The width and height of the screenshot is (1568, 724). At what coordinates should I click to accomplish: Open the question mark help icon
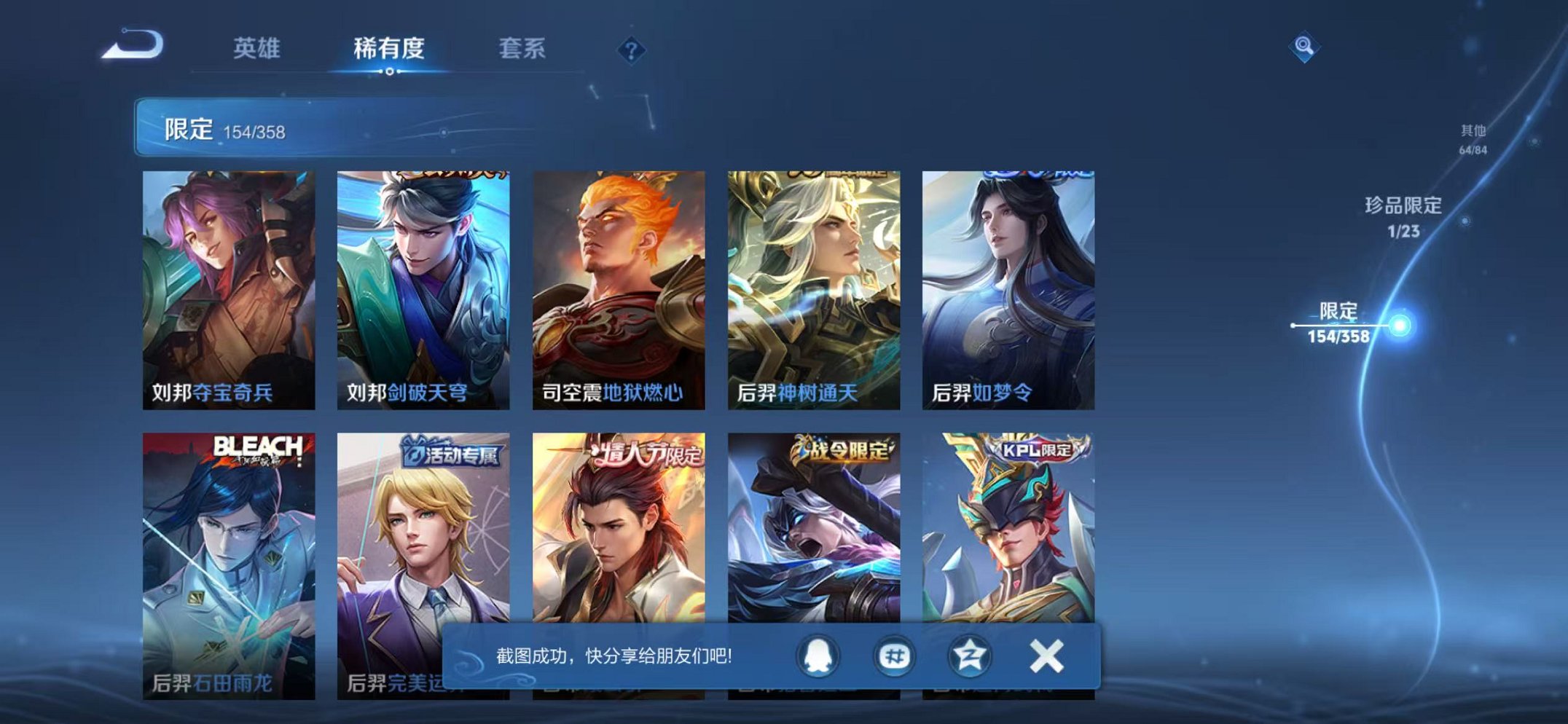632,50
